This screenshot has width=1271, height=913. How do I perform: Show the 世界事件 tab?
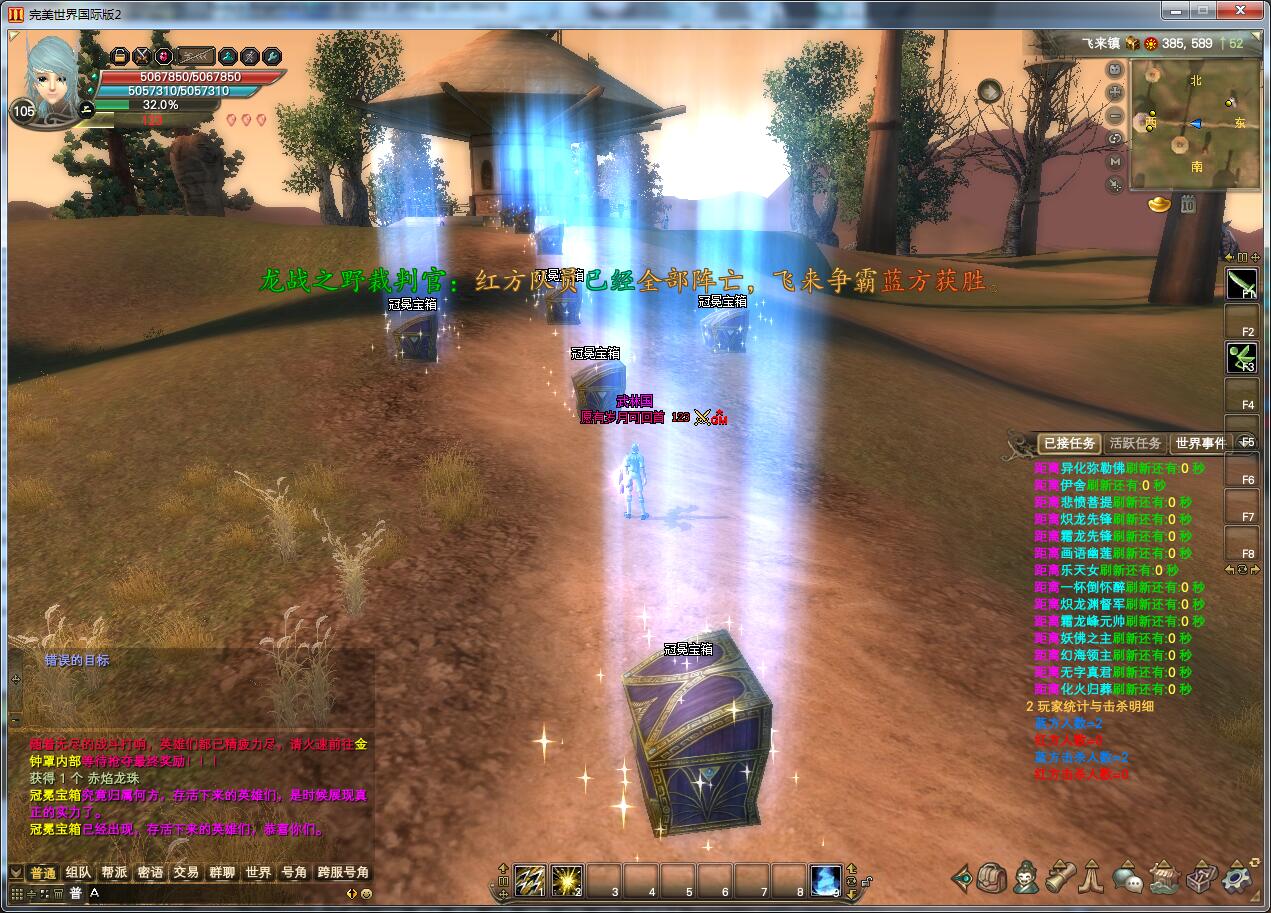coord(1200,443)
